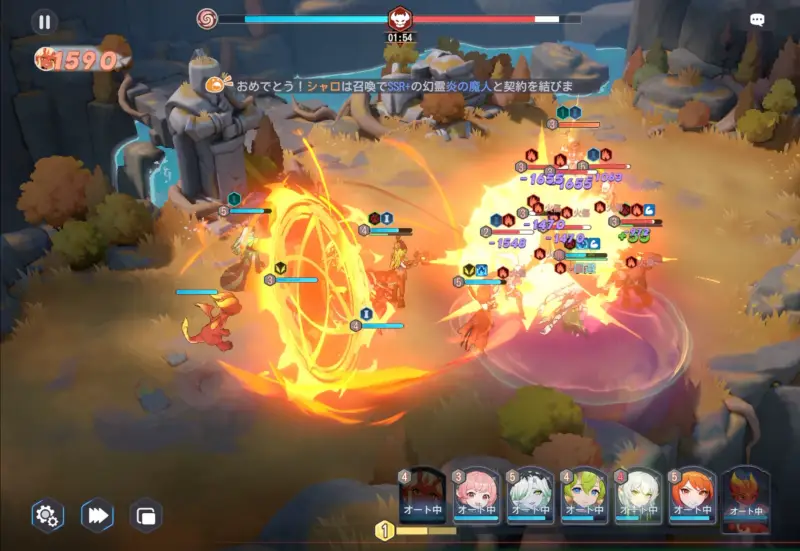Open the gear settings button
Viewport: 800px width, 551px height.
(x=46, y=515)
